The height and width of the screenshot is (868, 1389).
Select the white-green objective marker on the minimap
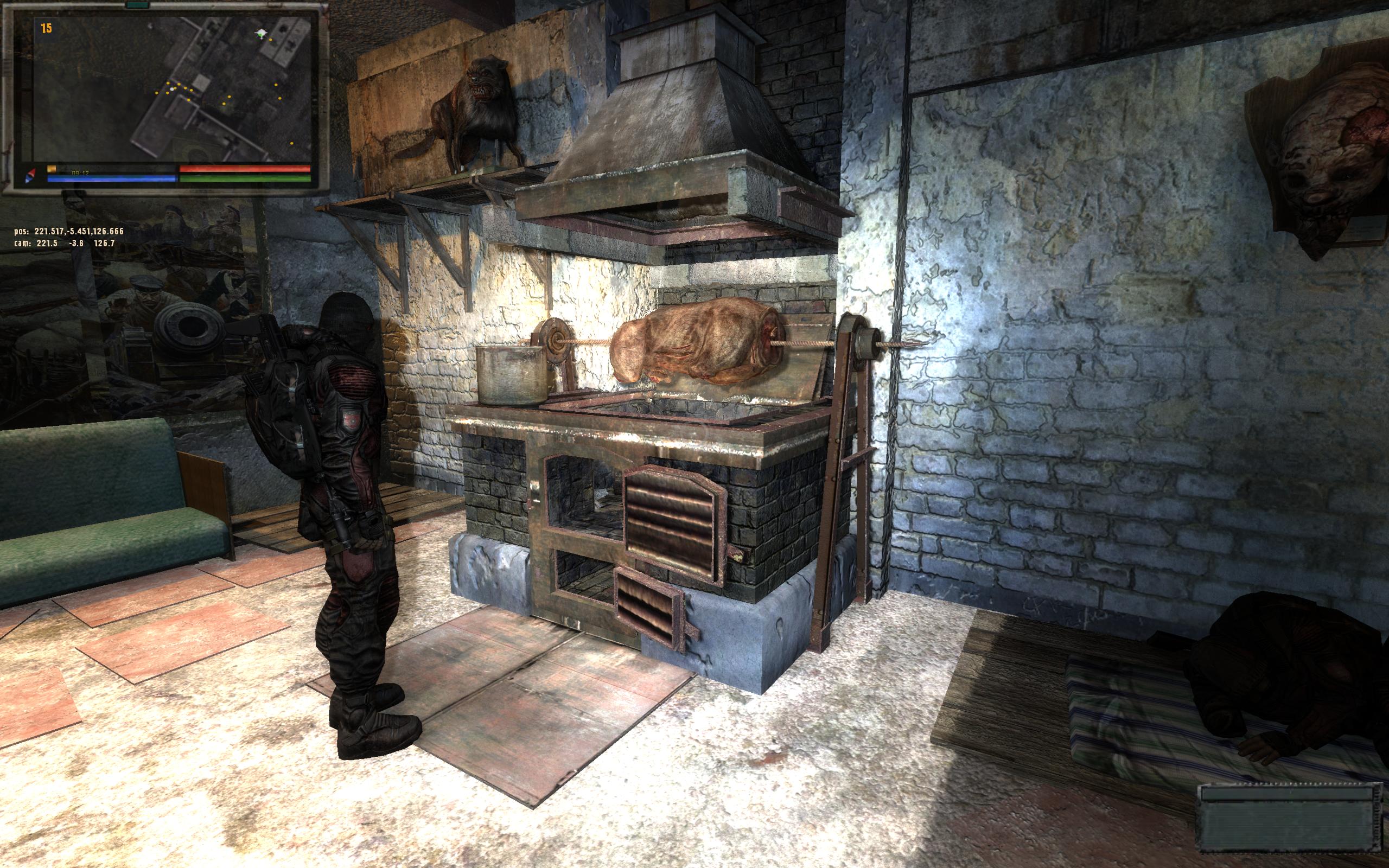262,34
